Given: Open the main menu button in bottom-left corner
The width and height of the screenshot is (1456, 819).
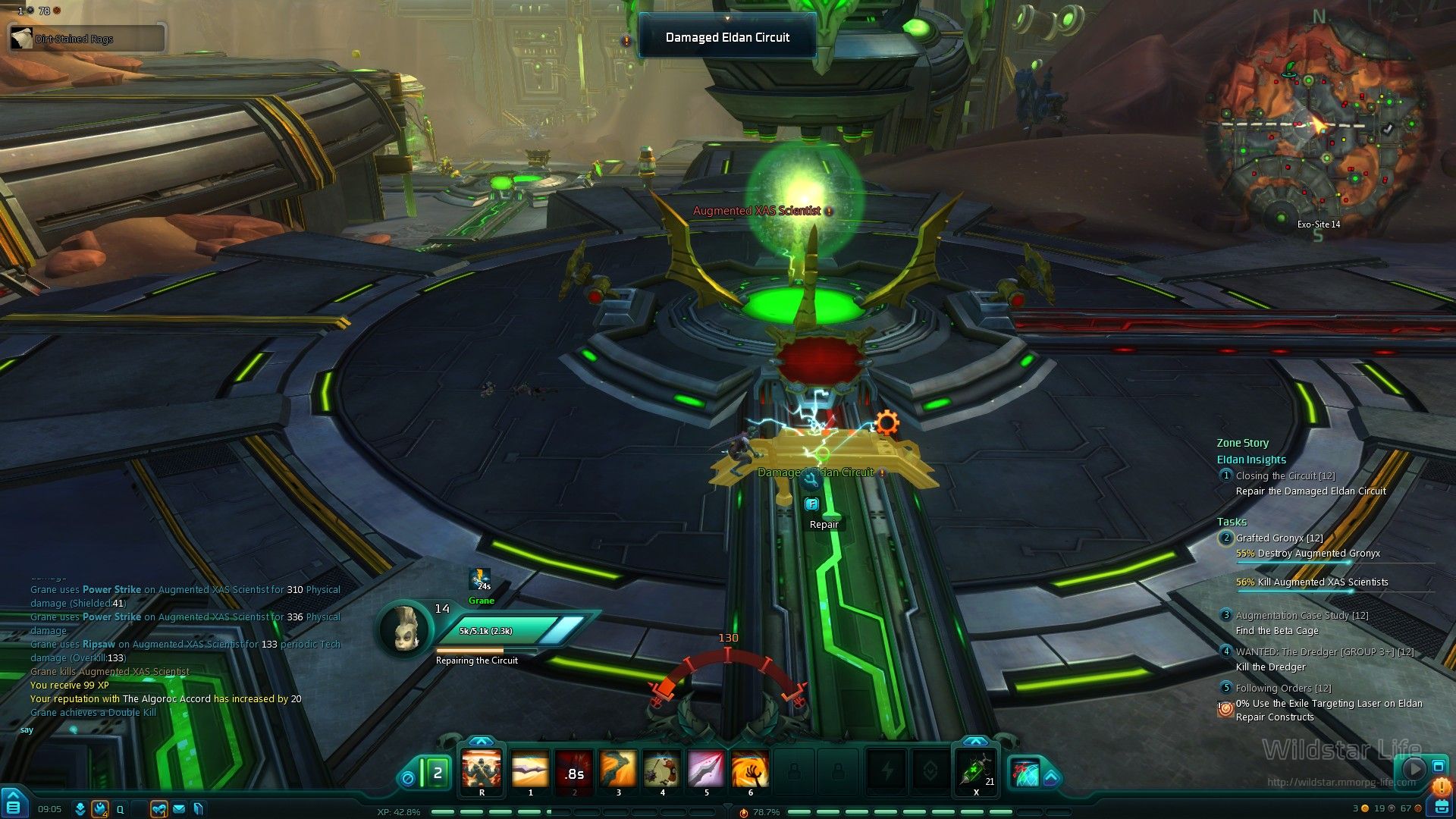Looking at the screenshot, I should (13, 805).
